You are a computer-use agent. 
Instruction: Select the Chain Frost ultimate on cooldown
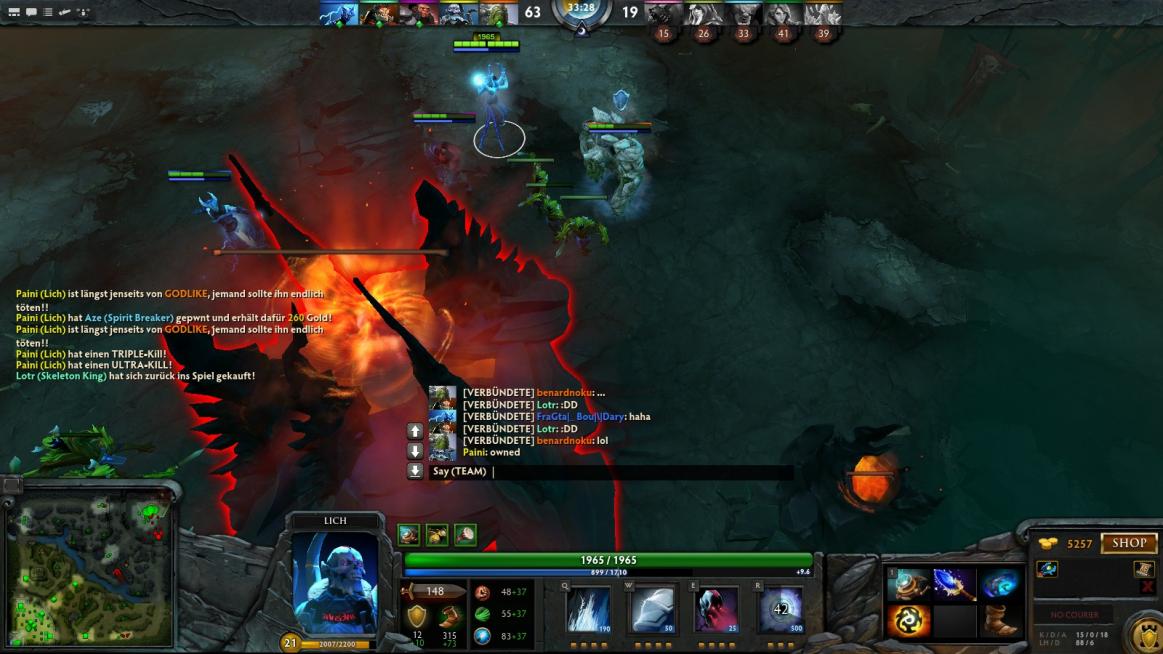pos(780,610)
